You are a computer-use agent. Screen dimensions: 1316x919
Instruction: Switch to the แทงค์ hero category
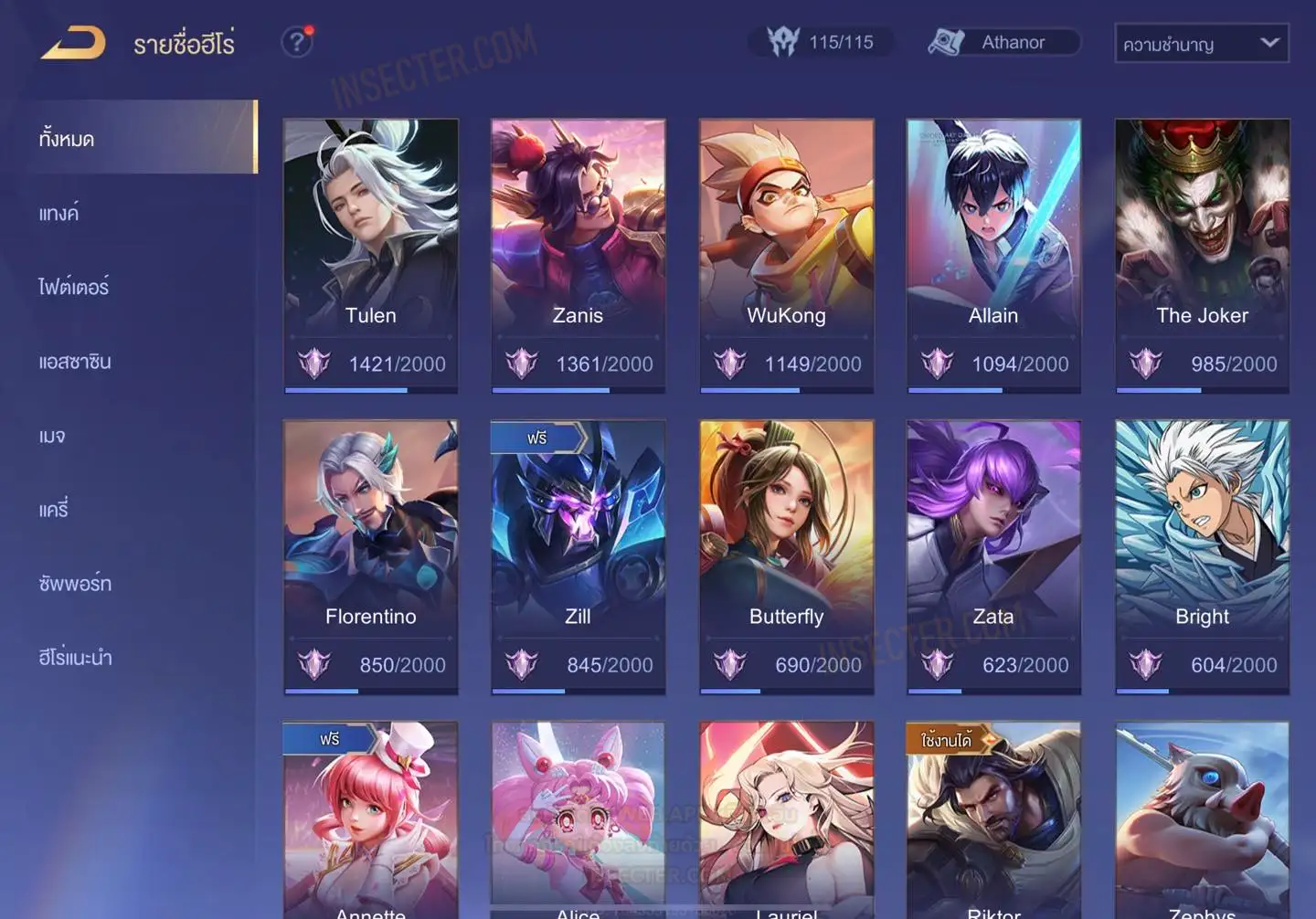tap(59, 214)
